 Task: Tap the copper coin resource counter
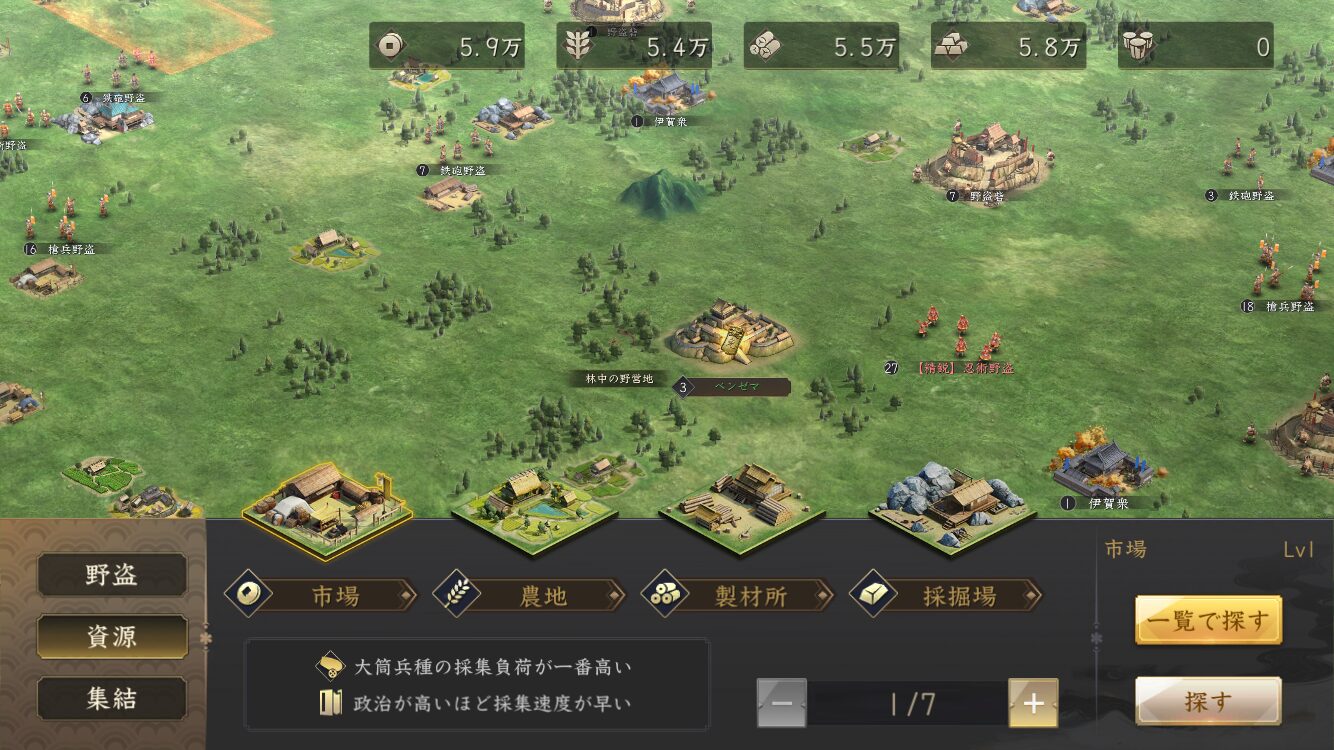tap(446, 46)
